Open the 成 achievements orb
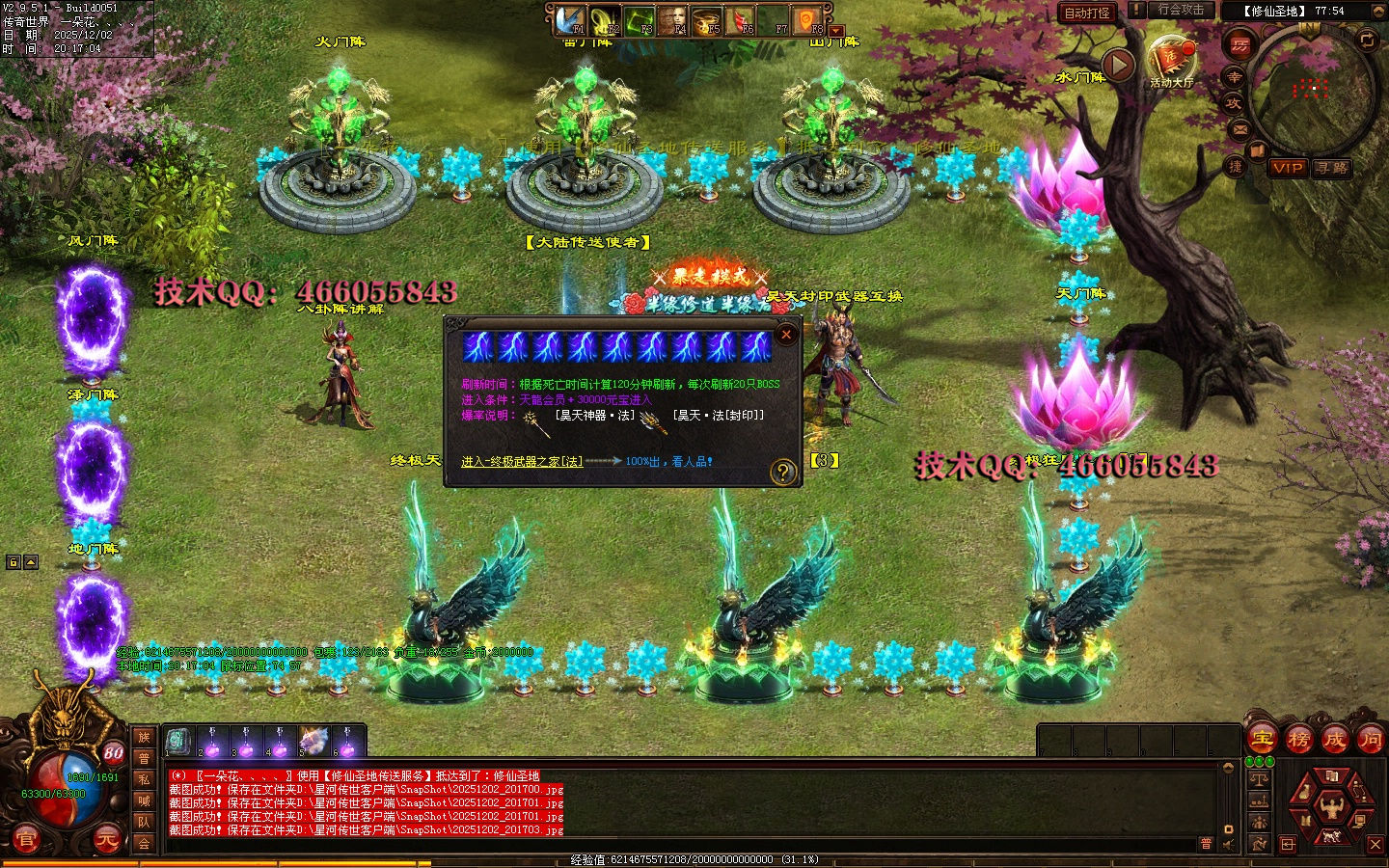Image resolution: width=1389 pixels, height=868 pixels. point(1334,740)
